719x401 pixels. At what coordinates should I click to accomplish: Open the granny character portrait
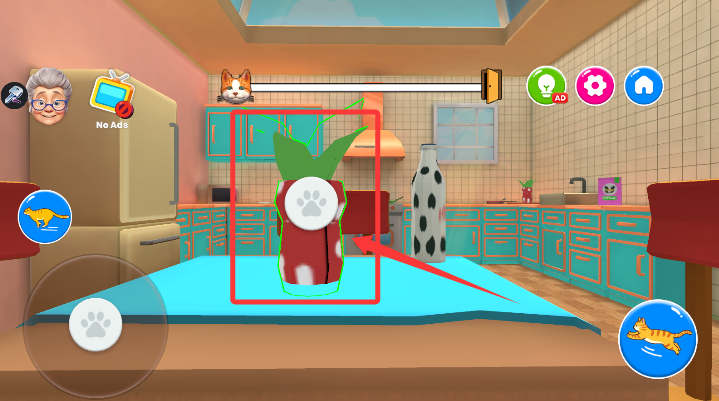tap(48, 95)
